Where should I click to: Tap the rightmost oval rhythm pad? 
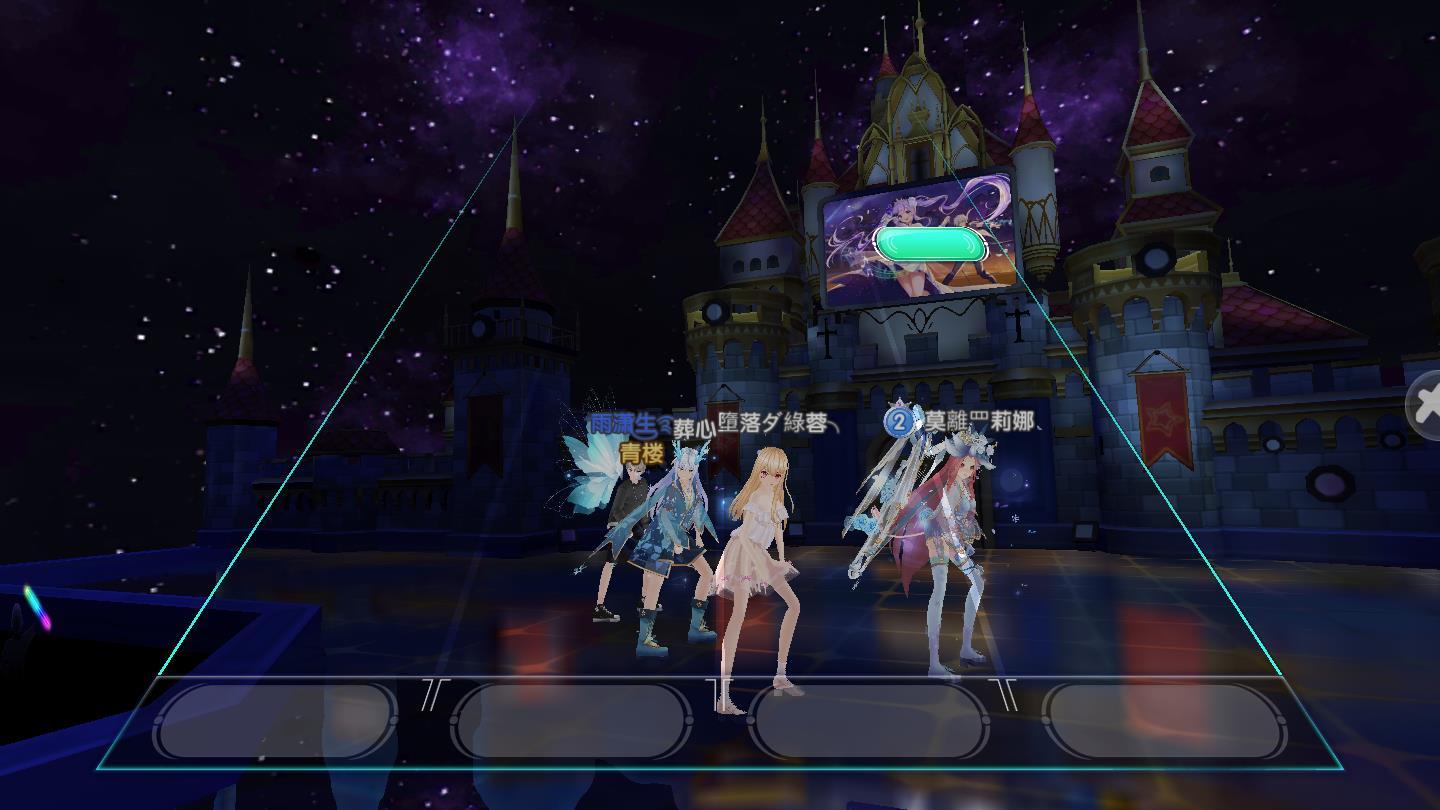(x=1165, y=720)
